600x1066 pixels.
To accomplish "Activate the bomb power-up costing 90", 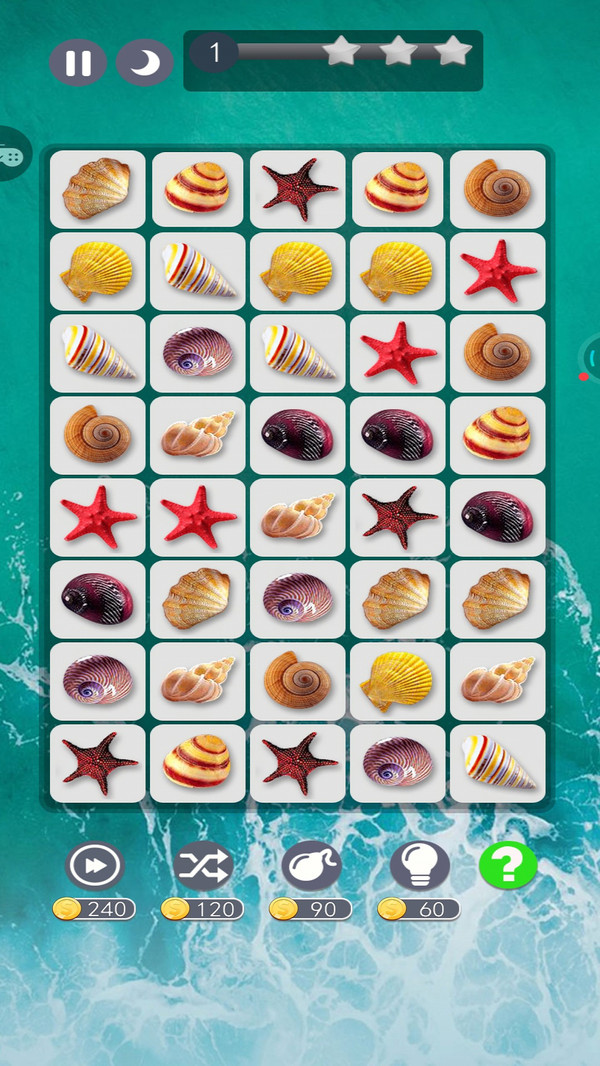I will pos(311,865).
